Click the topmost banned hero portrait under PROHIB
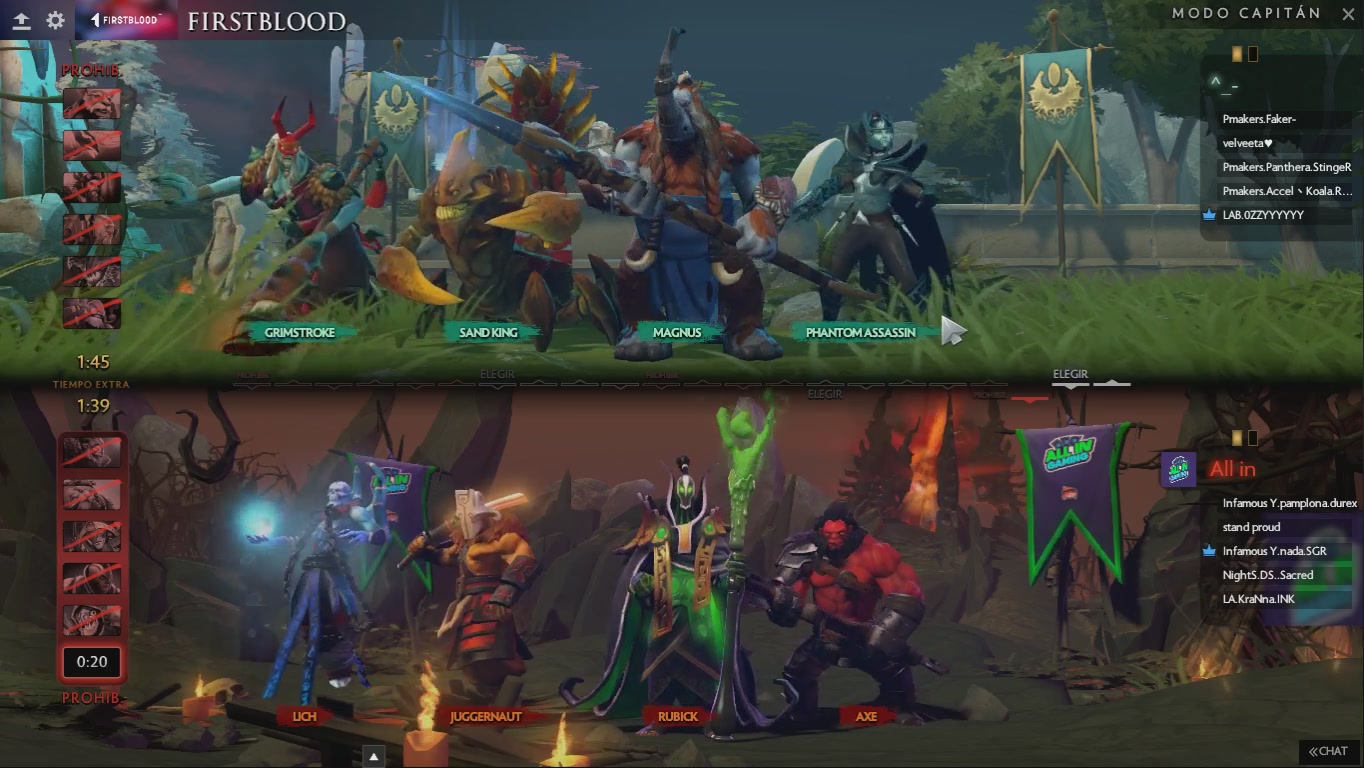This screenshot has width=1364, height=768. pos(91,103)
